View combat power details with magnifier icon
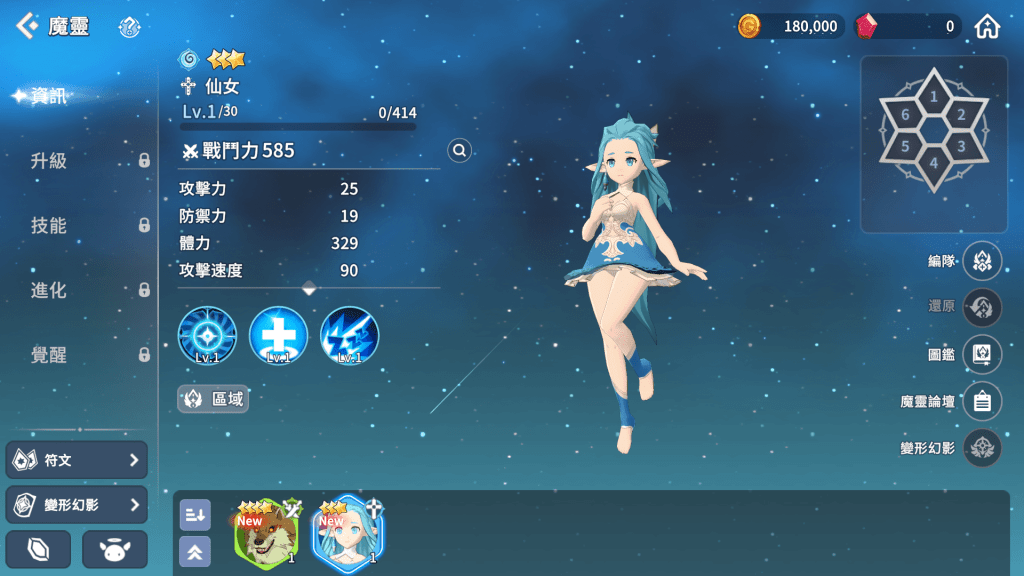 (x=459, y=150)
